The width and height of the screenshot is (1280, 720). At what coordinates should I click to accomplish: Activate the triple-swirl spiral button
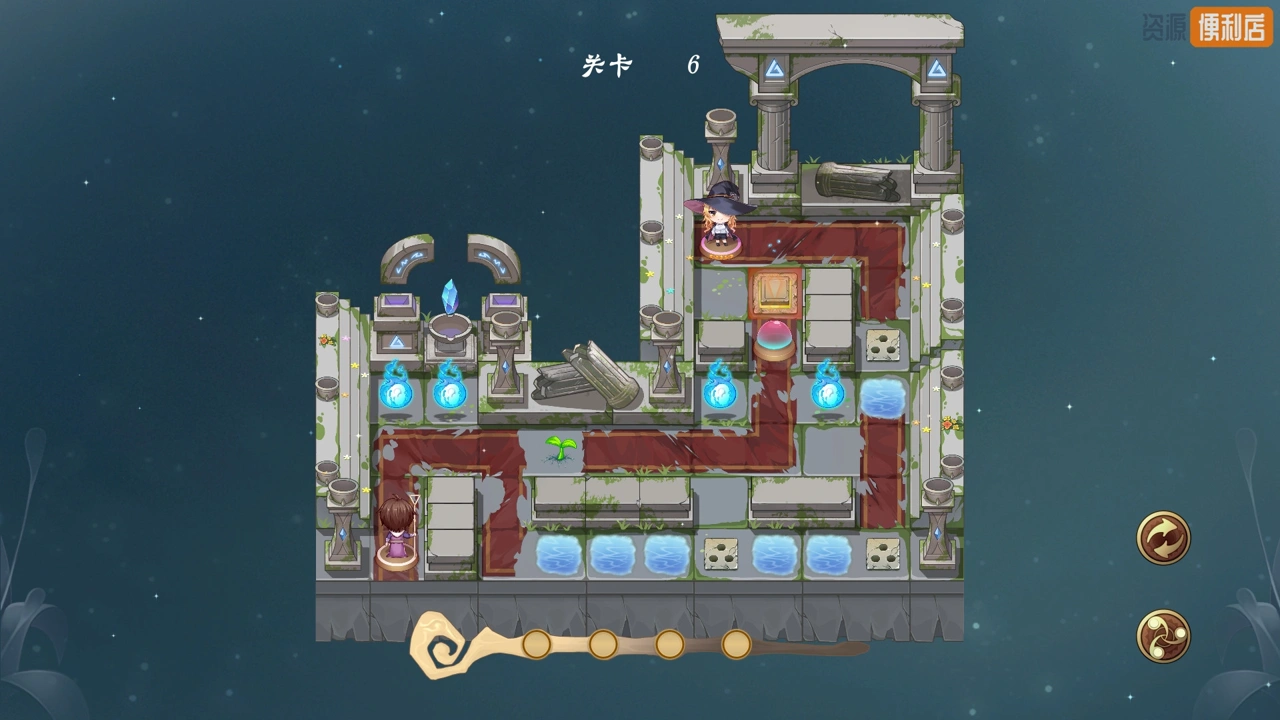tap(1163, 635)
